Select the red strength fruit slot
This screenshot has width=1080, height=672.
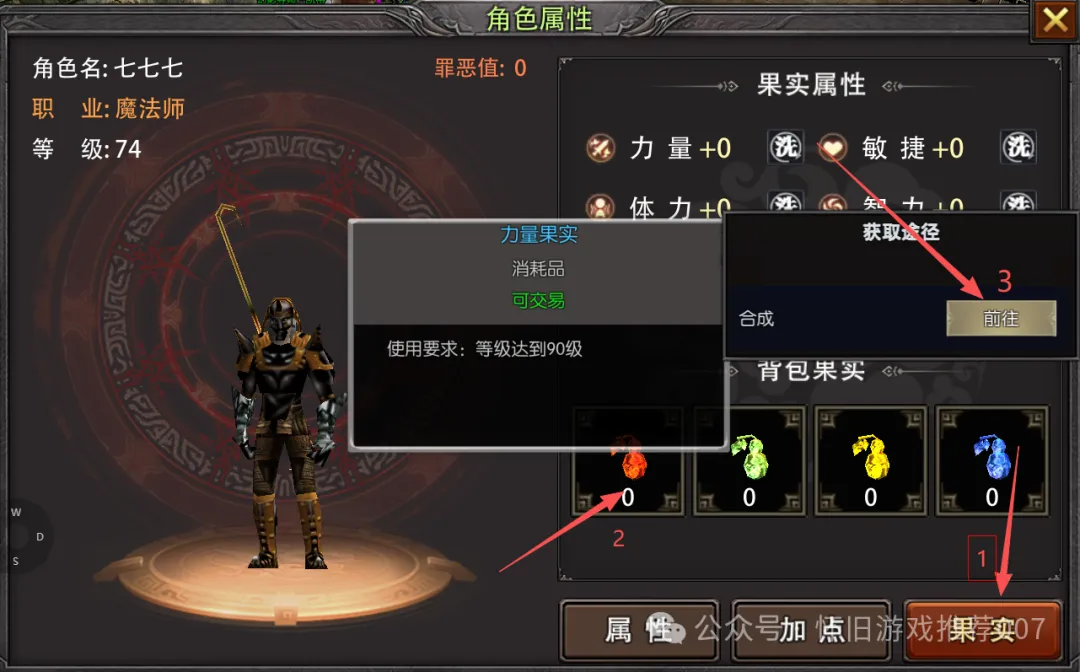pos(628,462)
